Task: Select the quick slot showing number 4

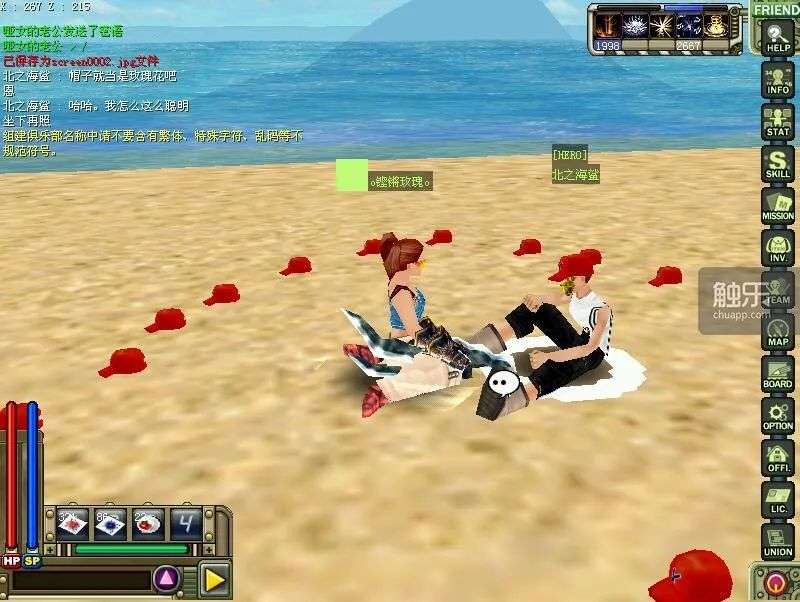Action: click(x=185, y=523)
